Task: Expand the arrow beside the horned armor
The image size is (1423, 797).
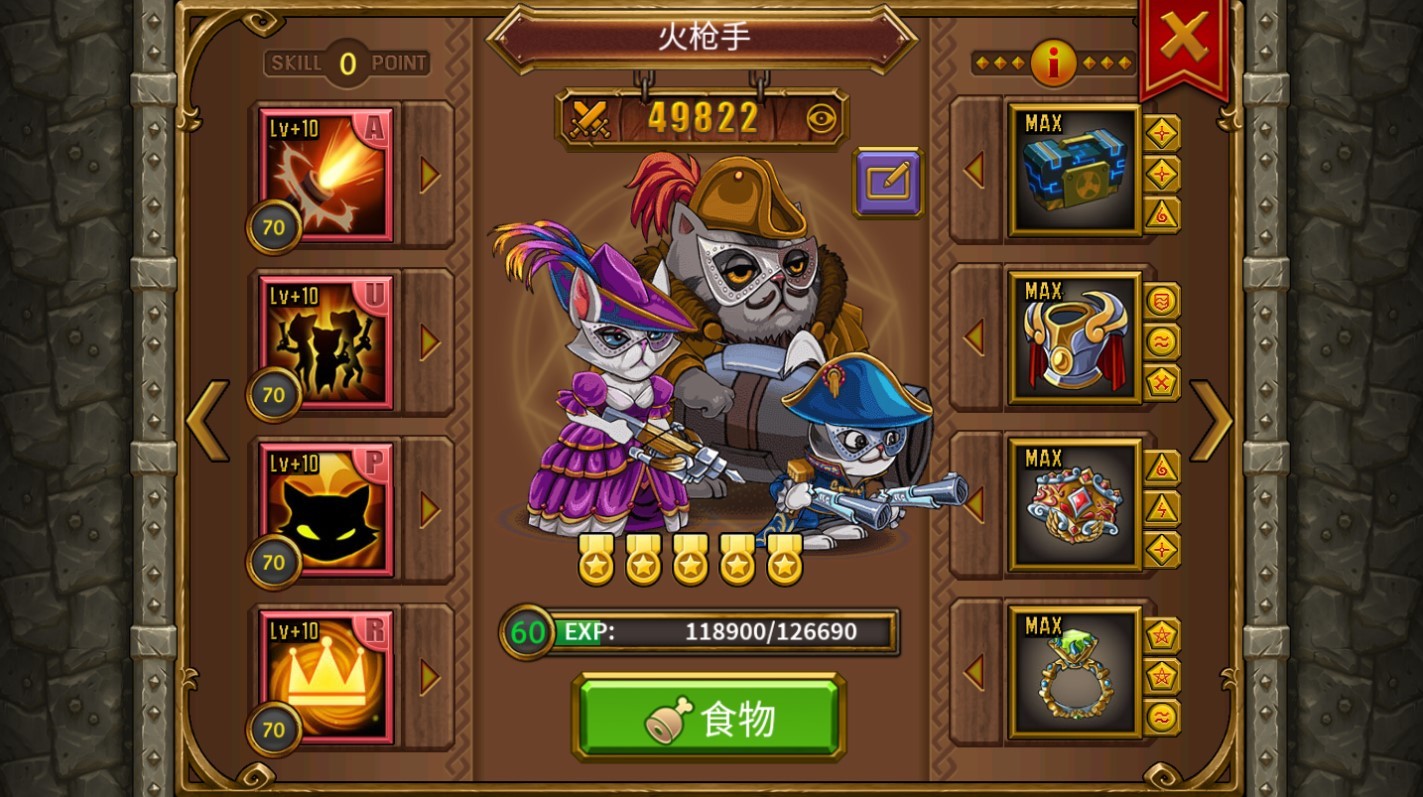Action: pyautogui.click(x=974, y=338)
